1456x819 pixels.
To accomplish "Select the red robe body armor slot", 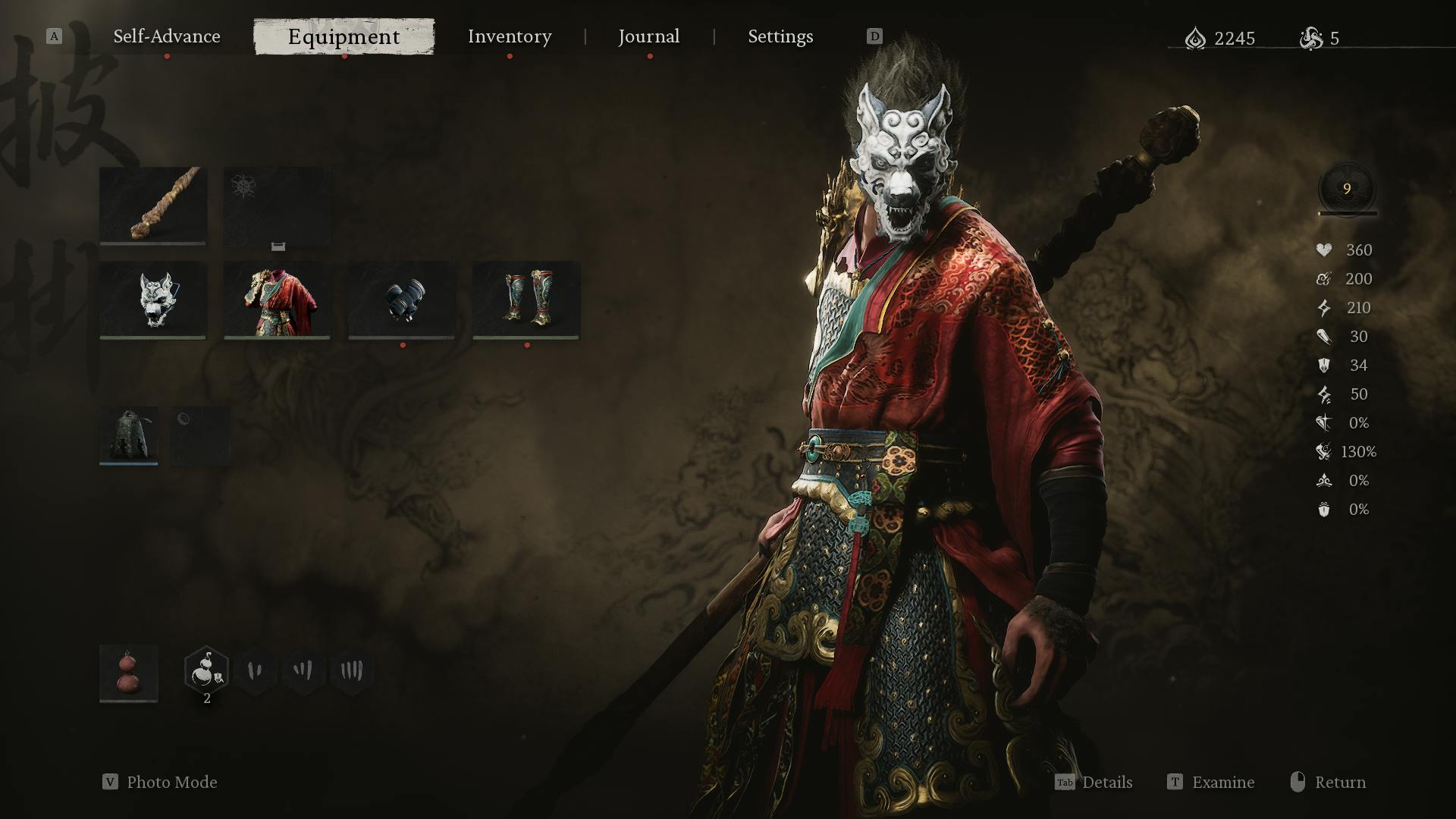I will pos(277,300).
